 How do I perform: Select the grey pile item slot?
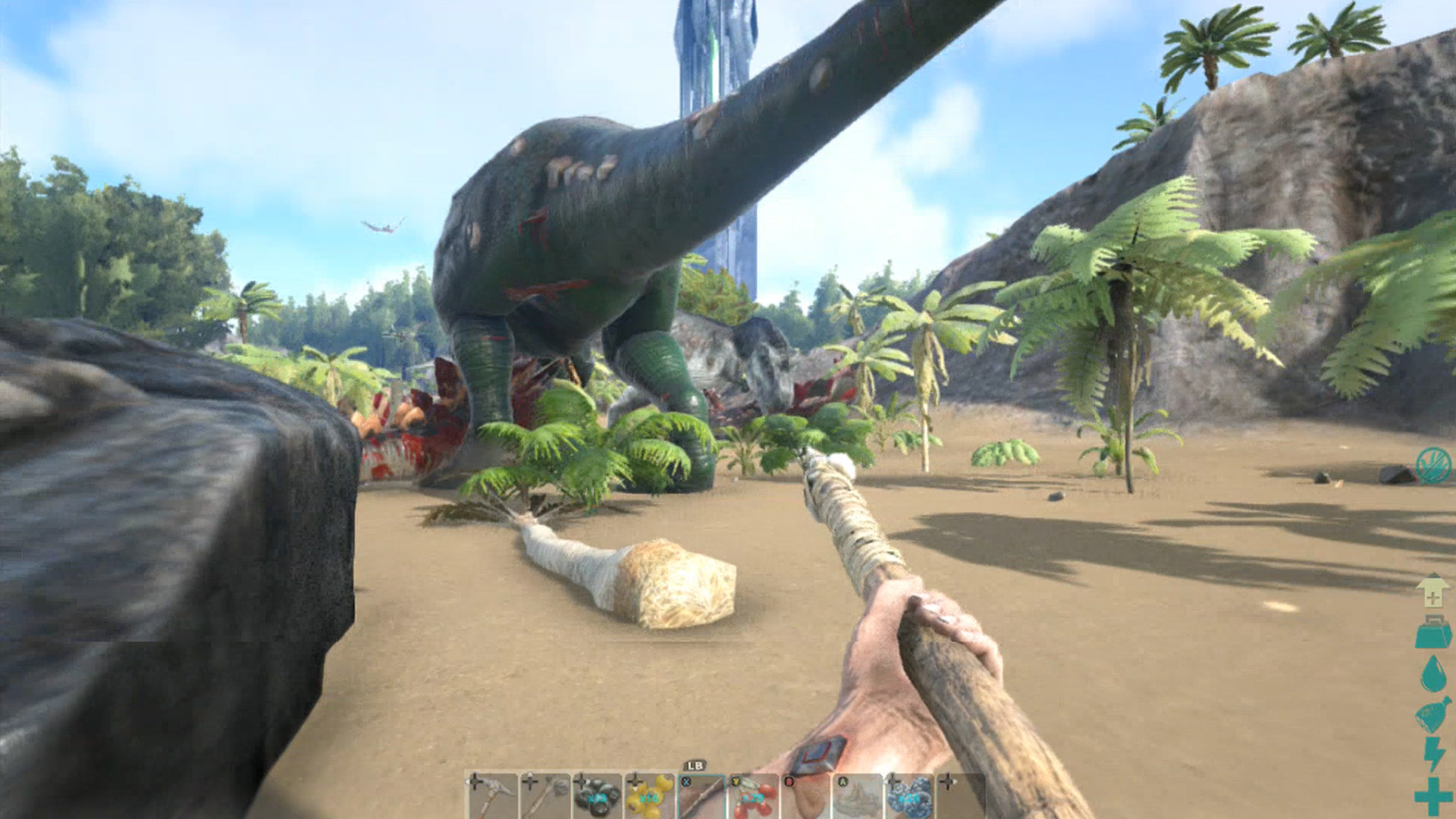tap(858, 796)
